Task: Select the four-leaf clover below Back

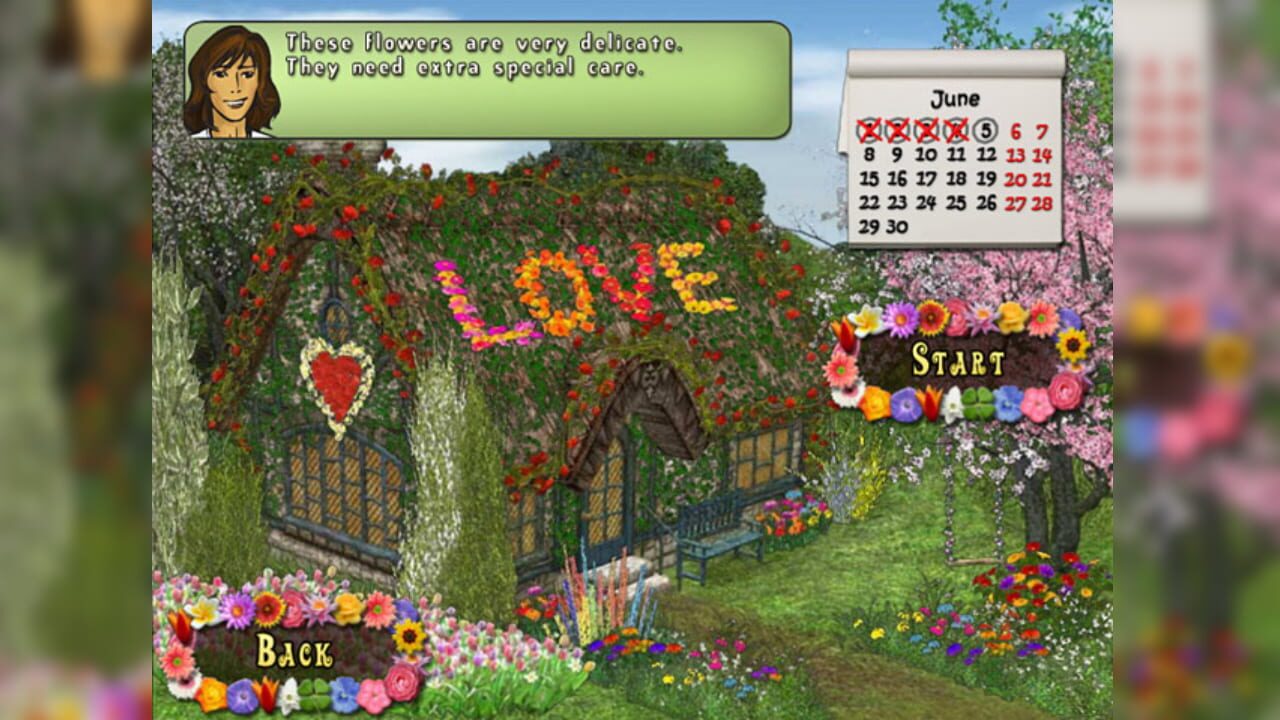Action: coord(314,695)
